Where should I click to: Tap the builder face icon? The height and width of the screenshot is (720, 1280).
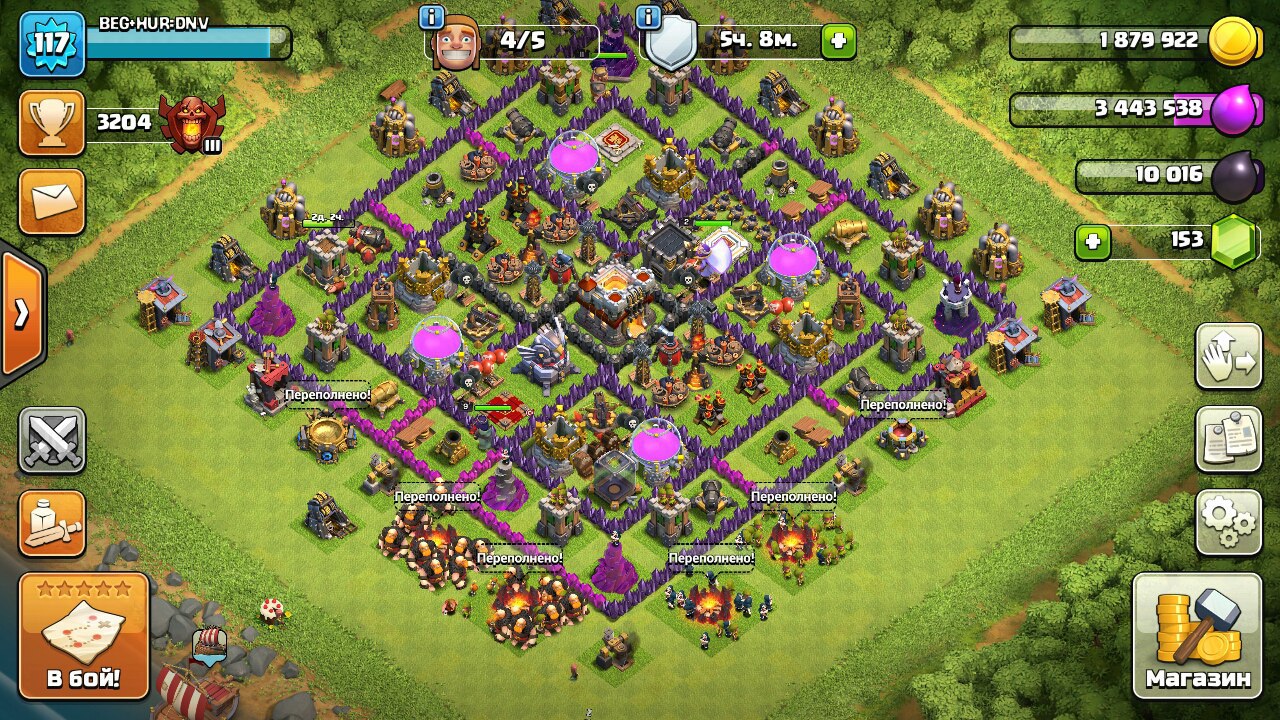[455, 44]
